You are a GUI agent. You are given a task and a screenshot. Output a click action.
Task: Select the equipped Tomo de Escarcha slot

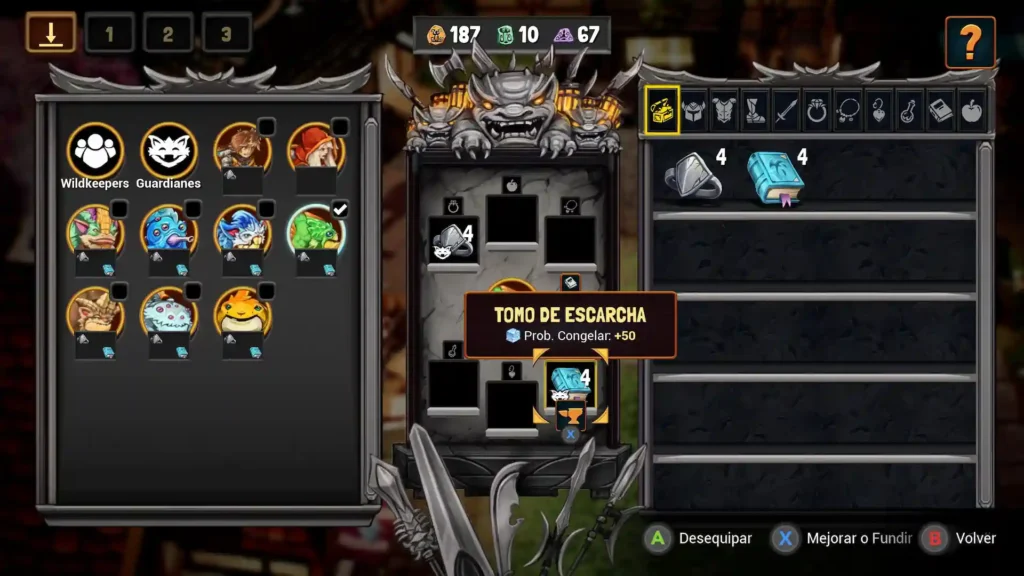pyautogui.click(x=570, y=384)
